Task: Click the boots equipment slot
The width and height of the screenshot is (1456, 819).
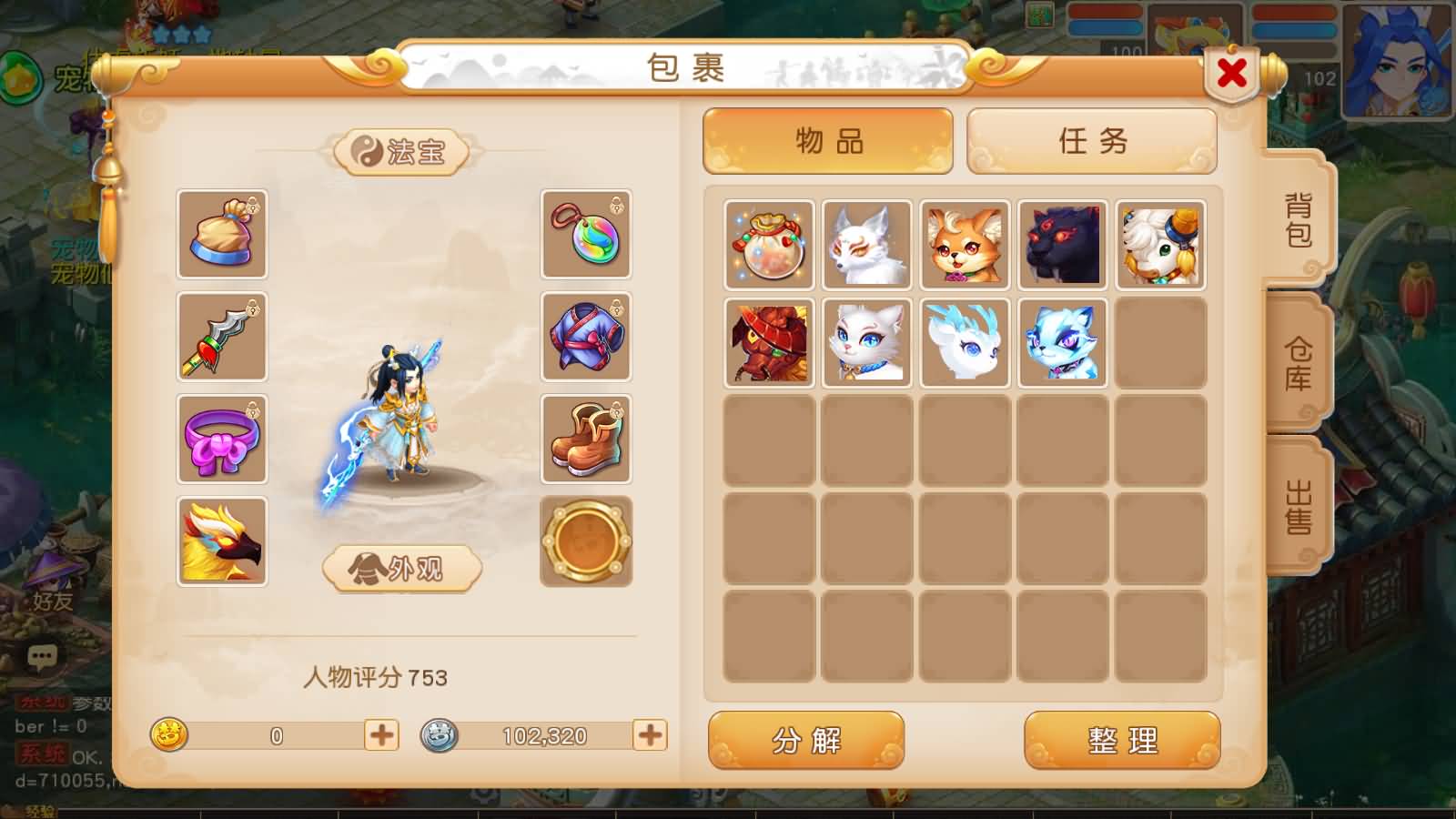Action: click(586, 440)
